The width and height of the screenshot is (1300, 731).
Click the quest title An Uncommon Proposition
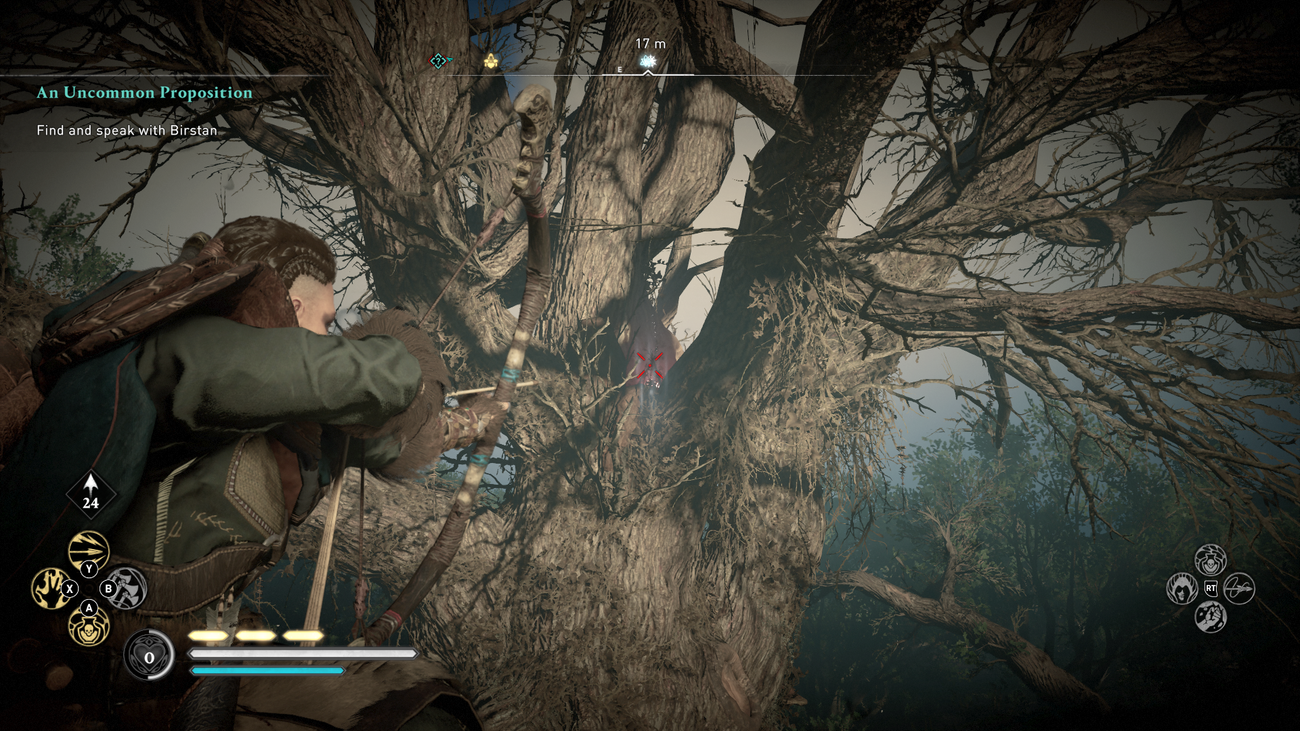tap(143, 92)
